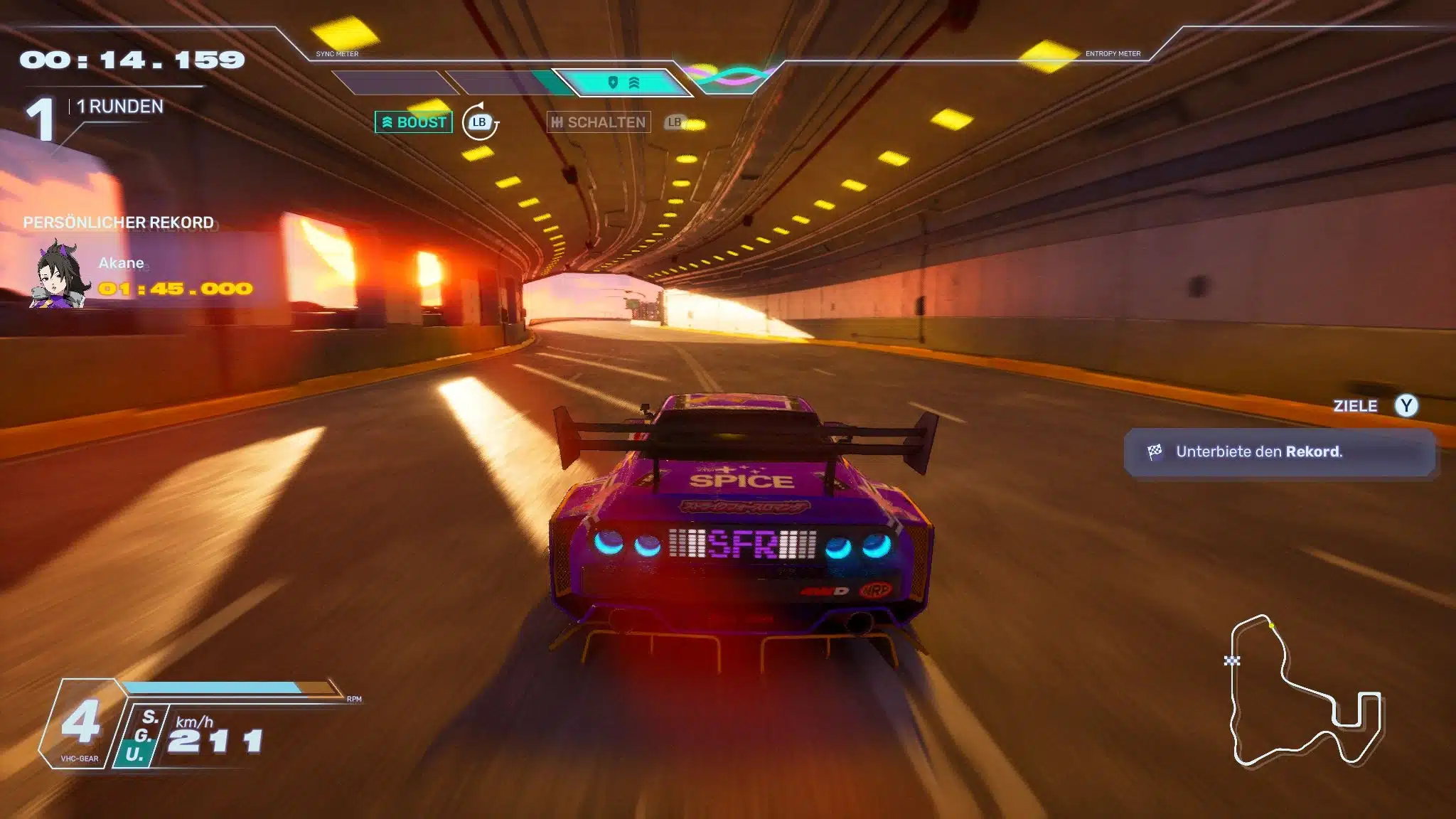Viewport: 1456px width, 819px height.
Task: Click the S. G. U. mode selector
Action: [x=142, y=736]
